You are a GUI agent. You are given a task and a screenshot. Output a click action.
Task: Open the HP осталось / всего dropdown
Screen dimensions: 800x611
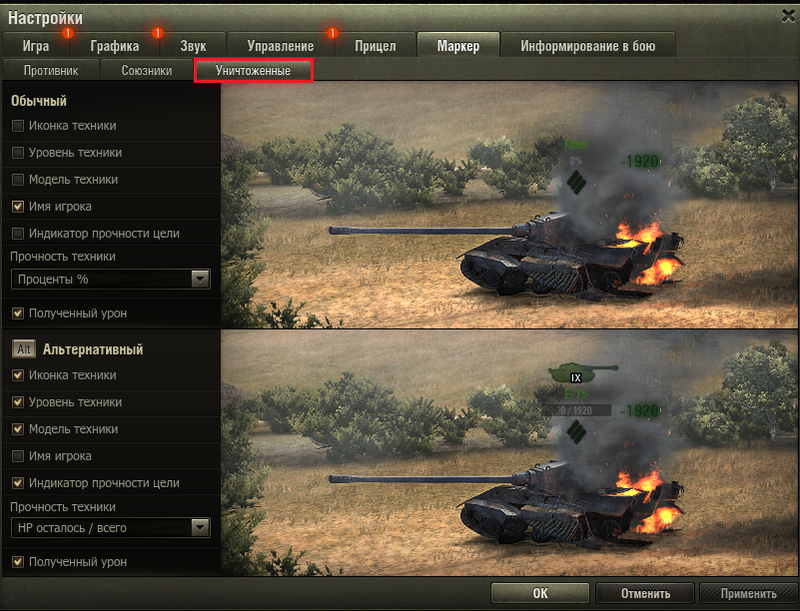110,527
